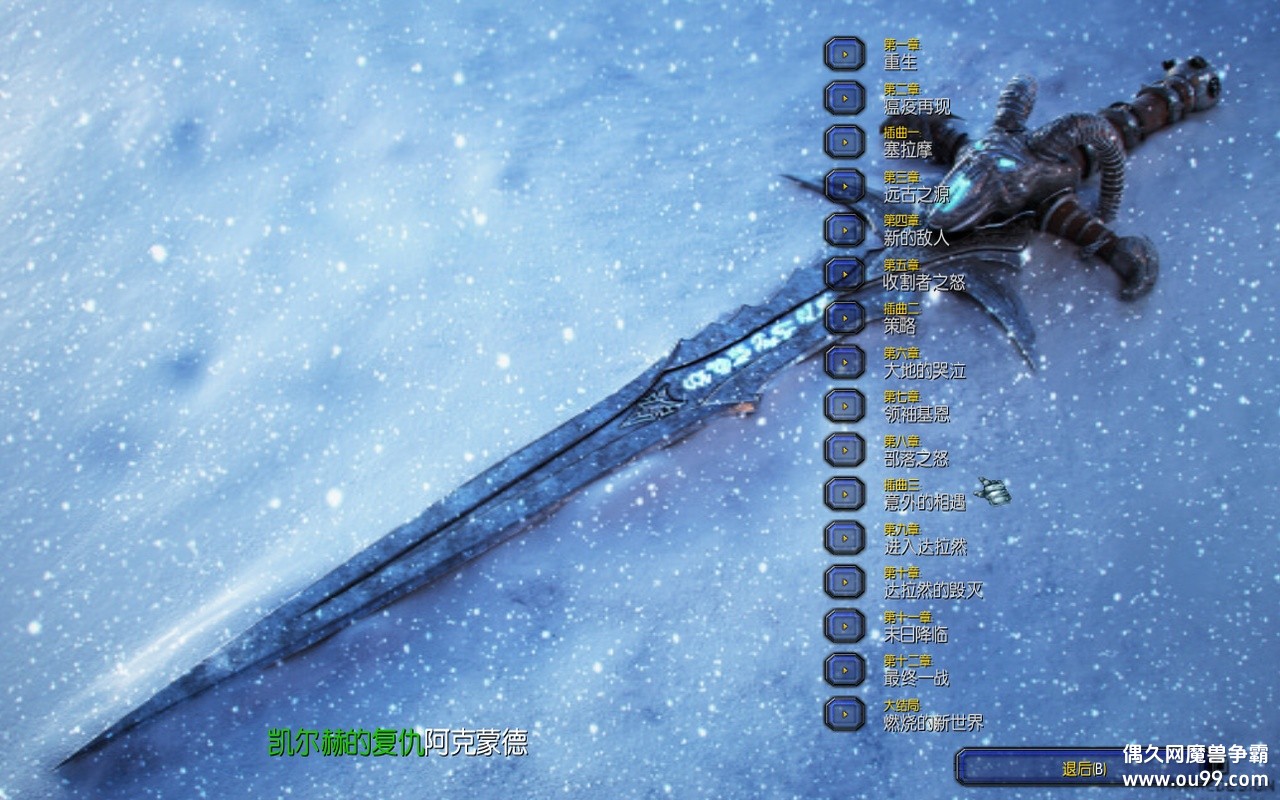The width and height of the screenshot is (1280, 800).
Task: Choose chapter nine 进入达拉然
Action: pos(845,537)
